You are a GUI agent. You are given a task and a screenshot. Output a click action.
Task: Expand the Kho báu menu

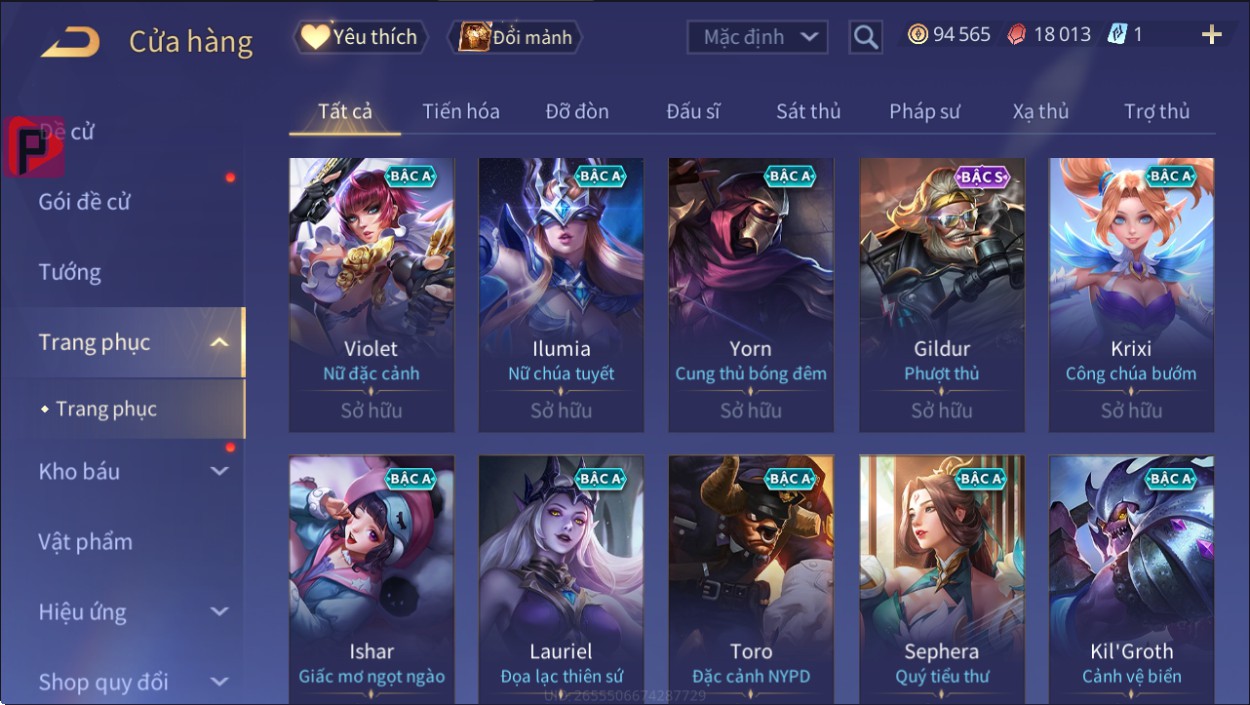130,472
